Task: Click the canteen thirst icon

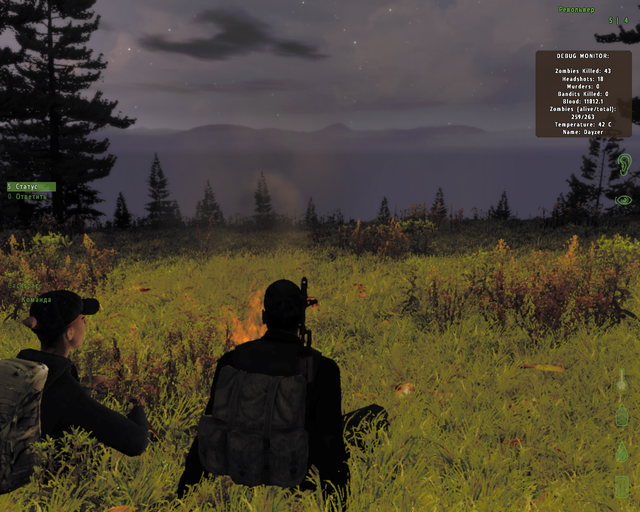Action: [x=621, y=417]
